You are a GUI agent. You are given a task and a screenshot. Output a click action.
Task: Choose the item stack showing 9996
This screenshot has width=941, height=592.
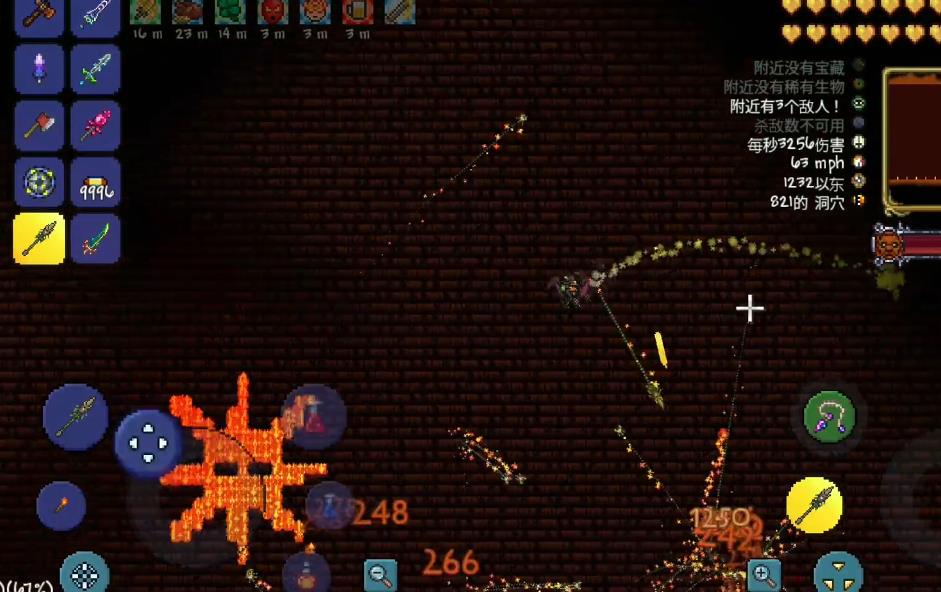96,183
